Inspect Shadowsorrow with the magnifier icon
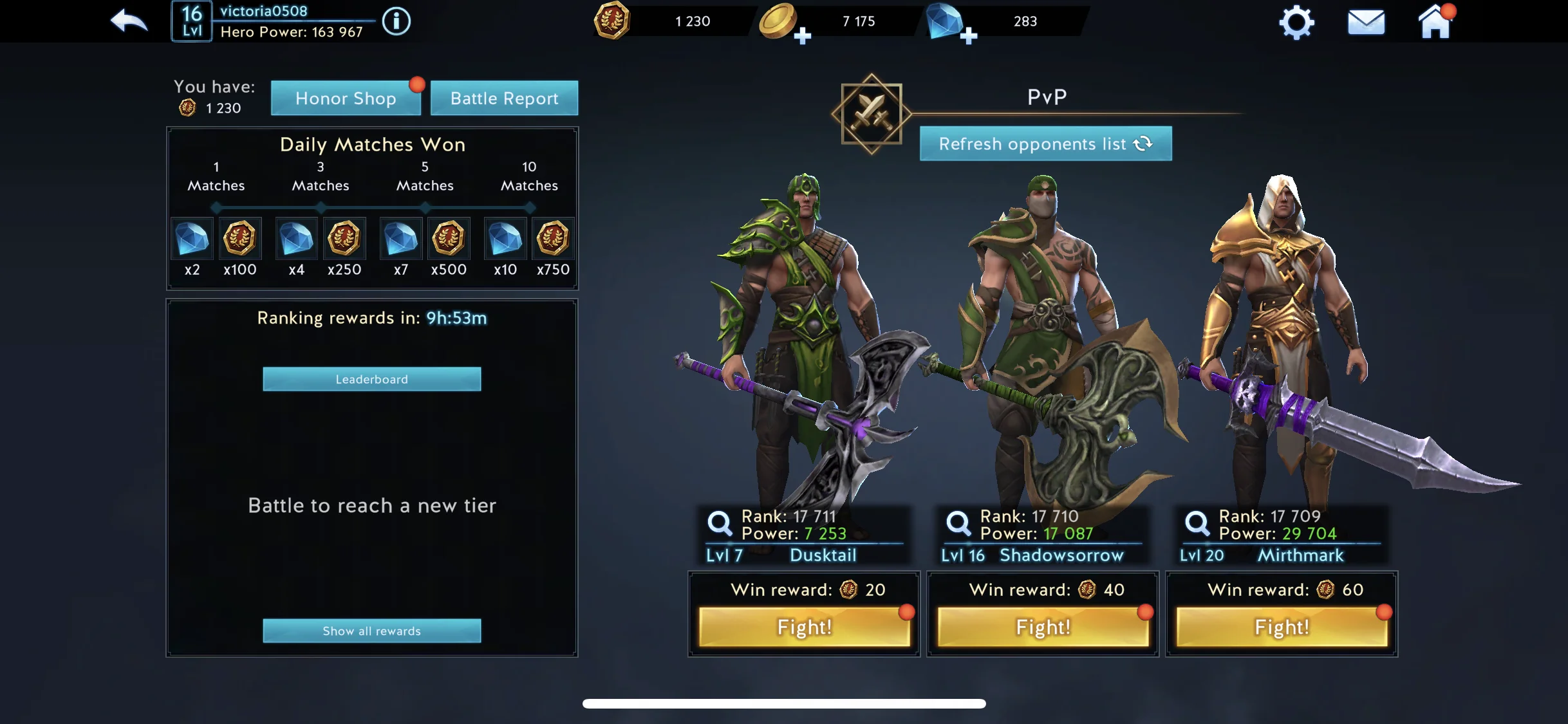The width and height of the screenshot is (1568, 724). [958, 523]
